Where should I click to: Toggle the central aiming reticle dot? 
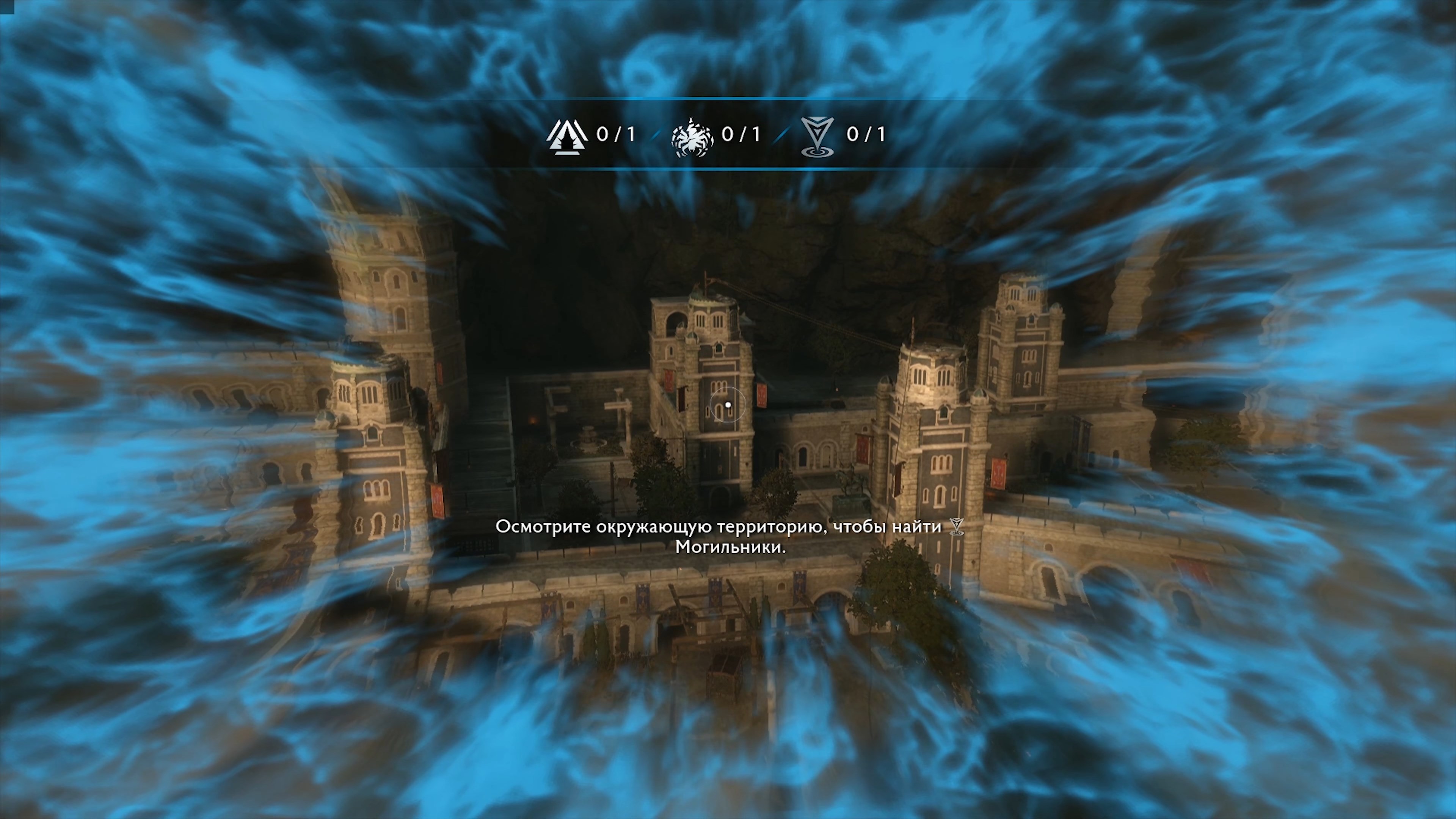[x=728, y=405]
